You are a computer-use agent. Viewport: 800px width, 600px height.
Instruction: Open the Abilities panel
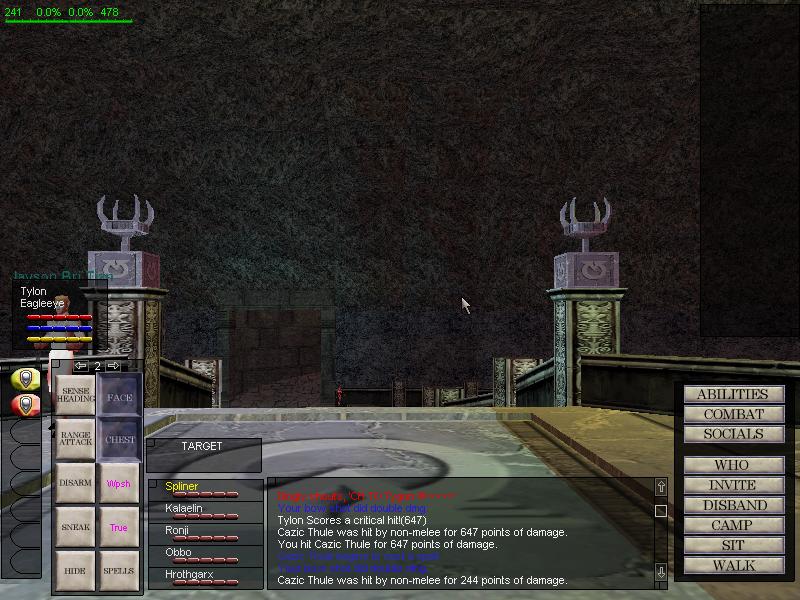click(x=733, y=395)
